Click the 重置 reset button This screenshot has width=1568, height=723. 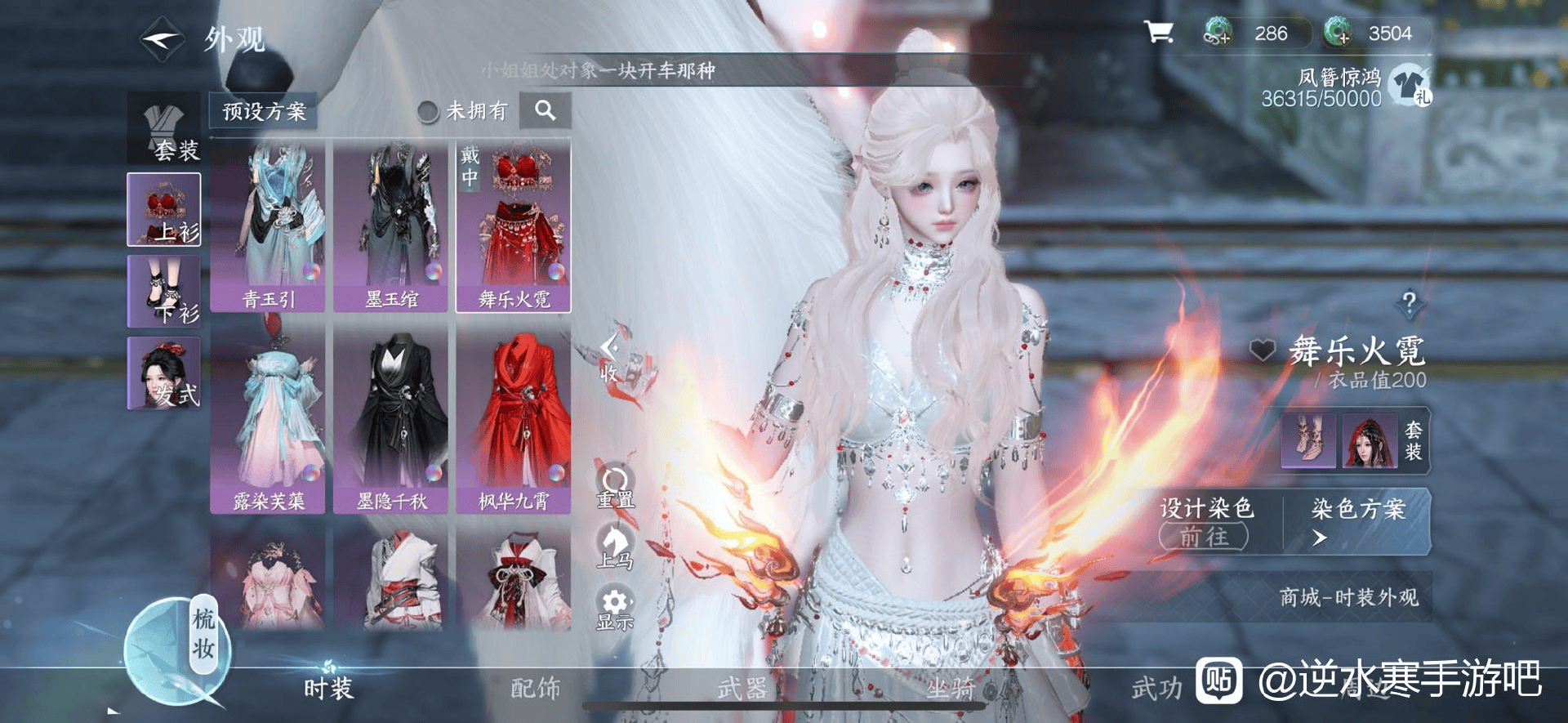click(615, 487)
